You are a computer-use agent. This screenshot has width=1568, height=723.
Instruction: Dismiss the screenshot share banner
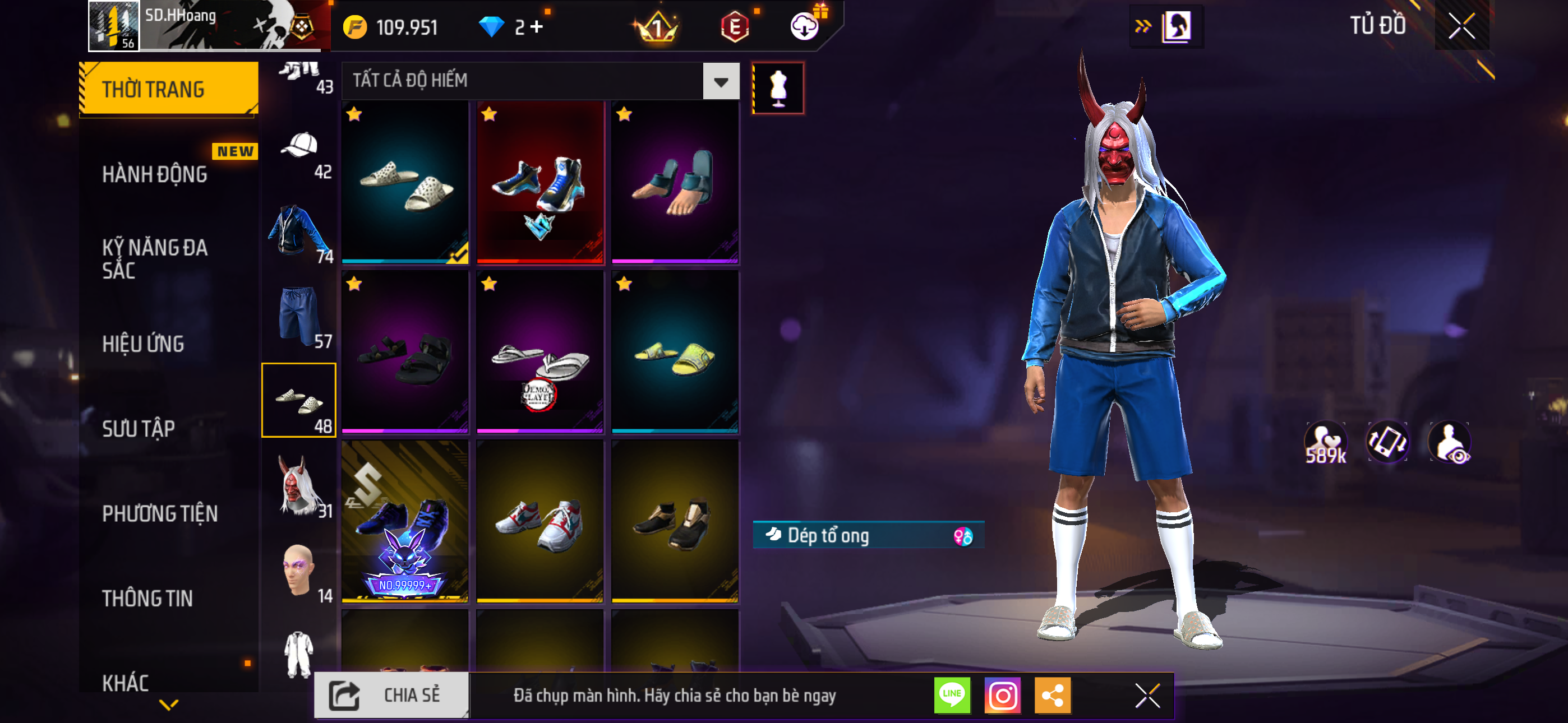pos(1147,696)
